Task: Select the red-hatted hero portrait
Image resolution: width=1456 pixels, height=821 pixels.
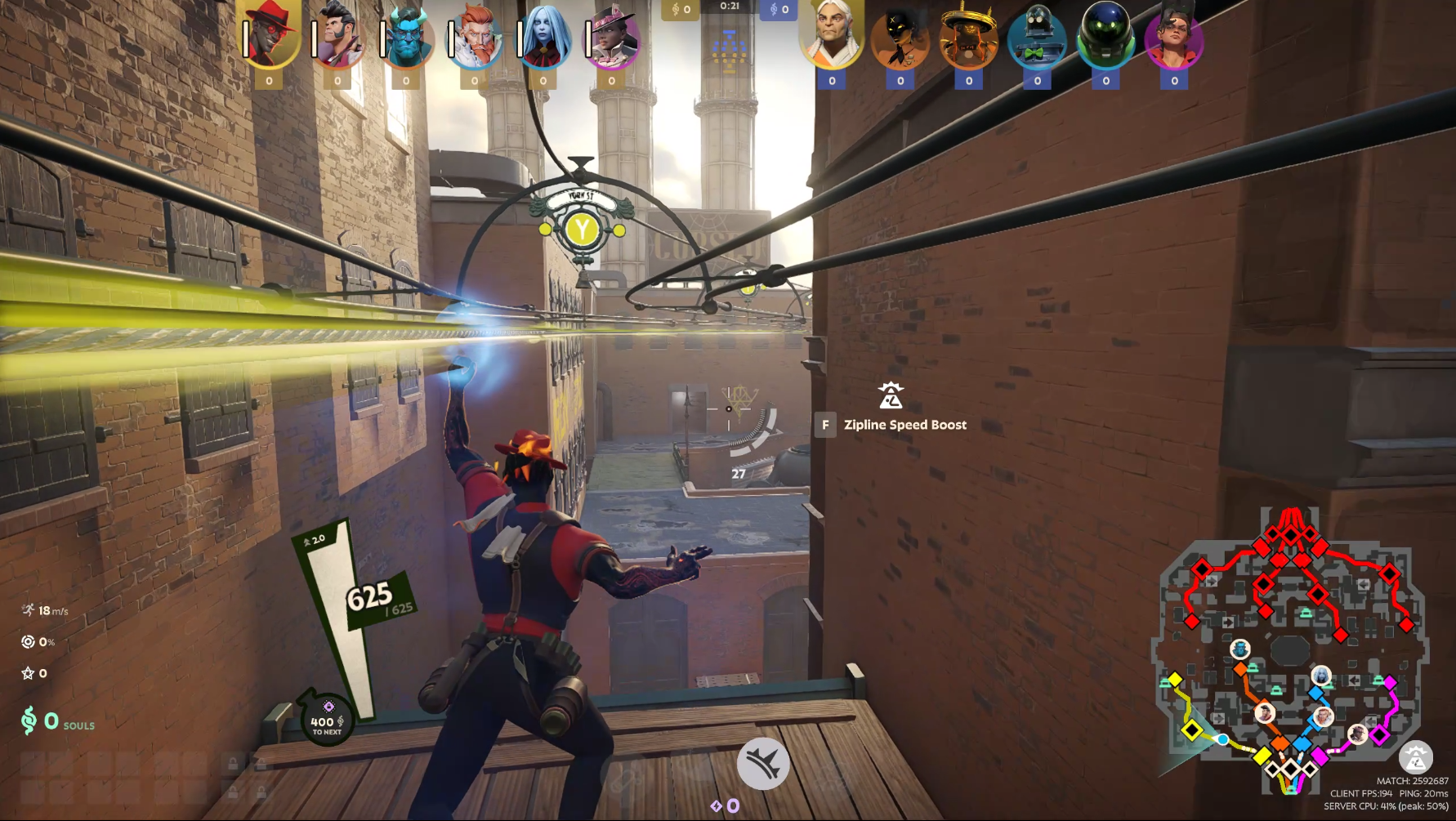Action: pos(270,37)
